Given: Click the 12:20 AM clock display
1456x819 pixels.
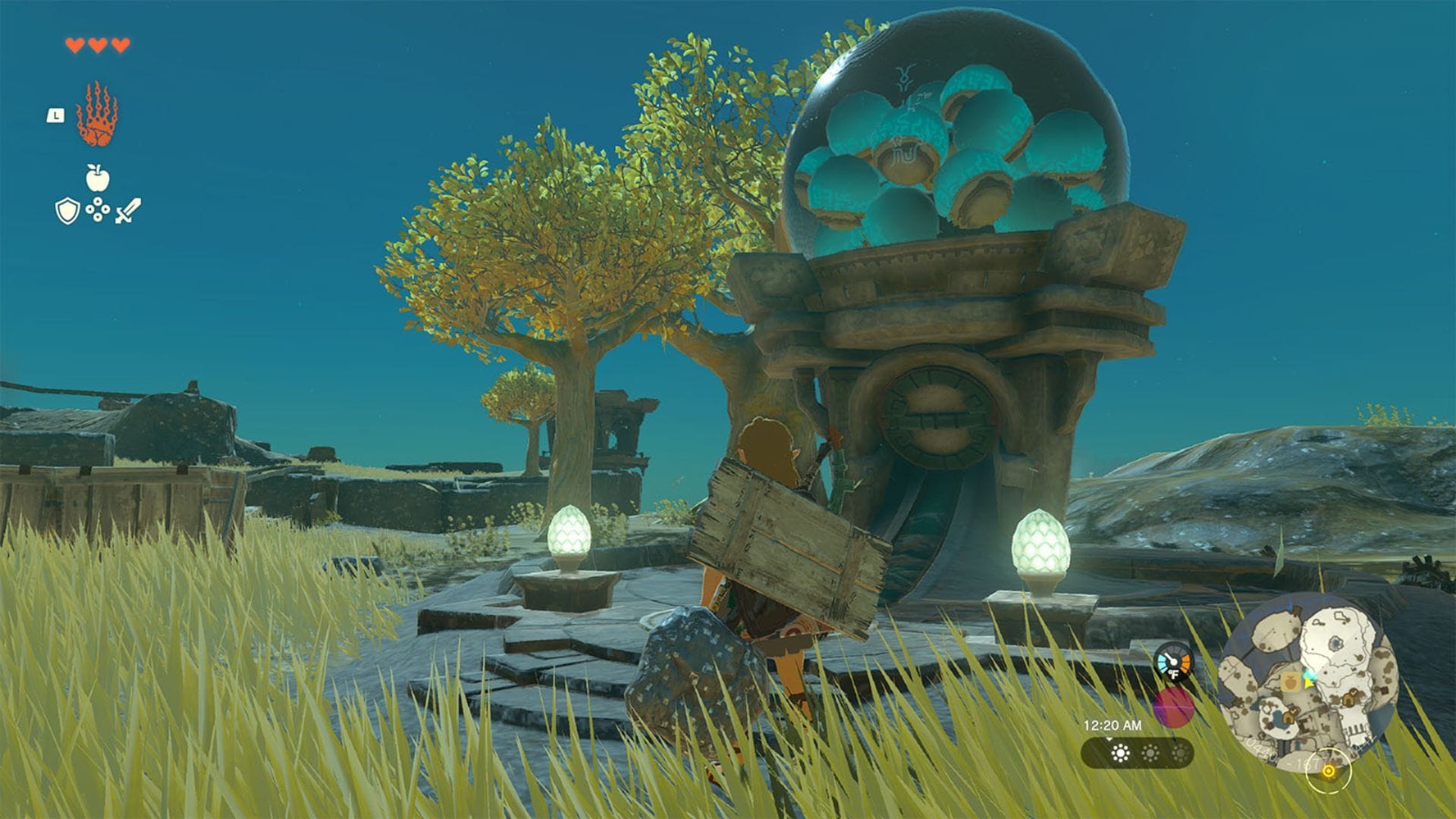Looking at the screenshot, I should click(1114, 723).
